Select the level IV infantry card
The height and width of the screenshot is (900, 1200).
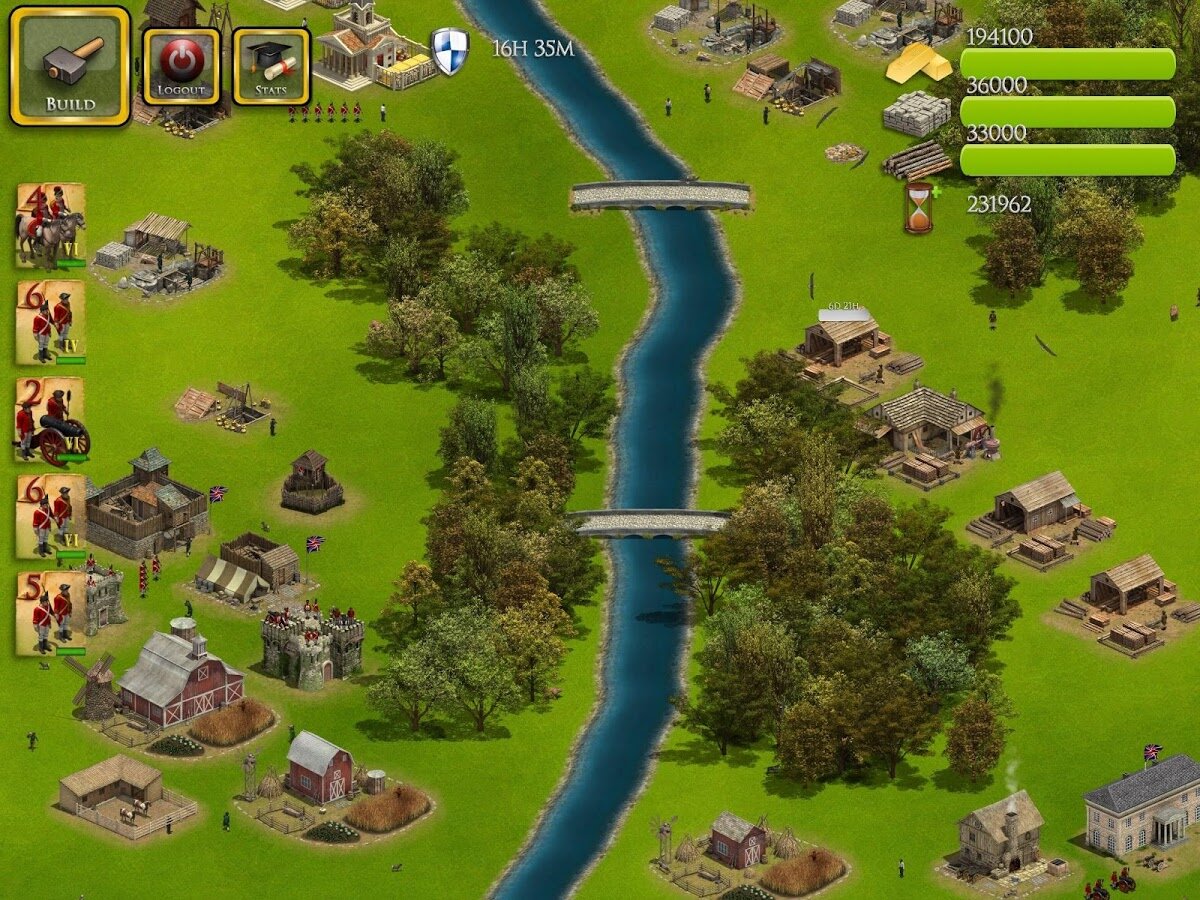[x=50, y=323]
